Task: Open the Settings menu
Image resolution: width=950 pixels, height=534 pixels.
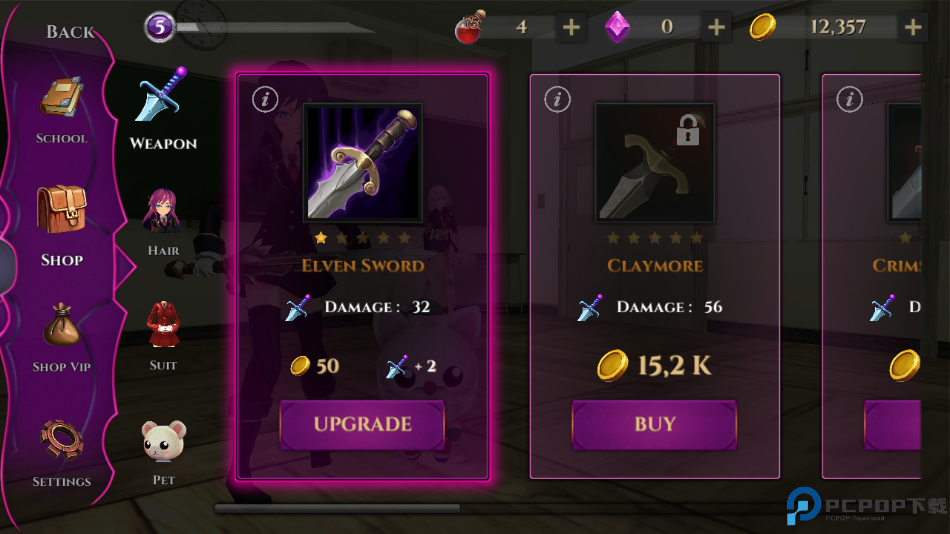Action: point(62,452)
